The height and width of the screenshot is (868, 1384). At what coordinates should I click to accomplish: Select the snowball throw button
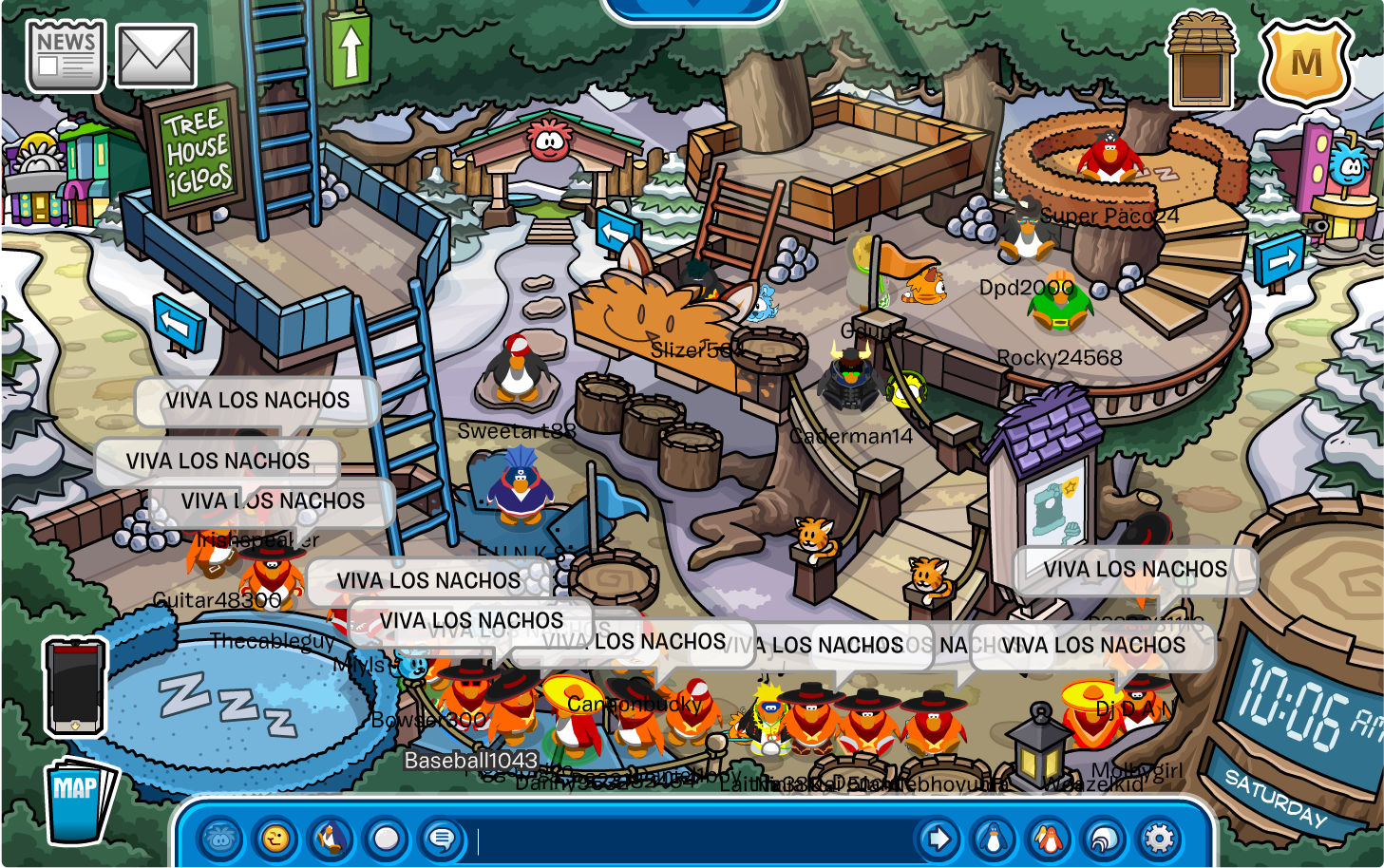pos(386,840)
